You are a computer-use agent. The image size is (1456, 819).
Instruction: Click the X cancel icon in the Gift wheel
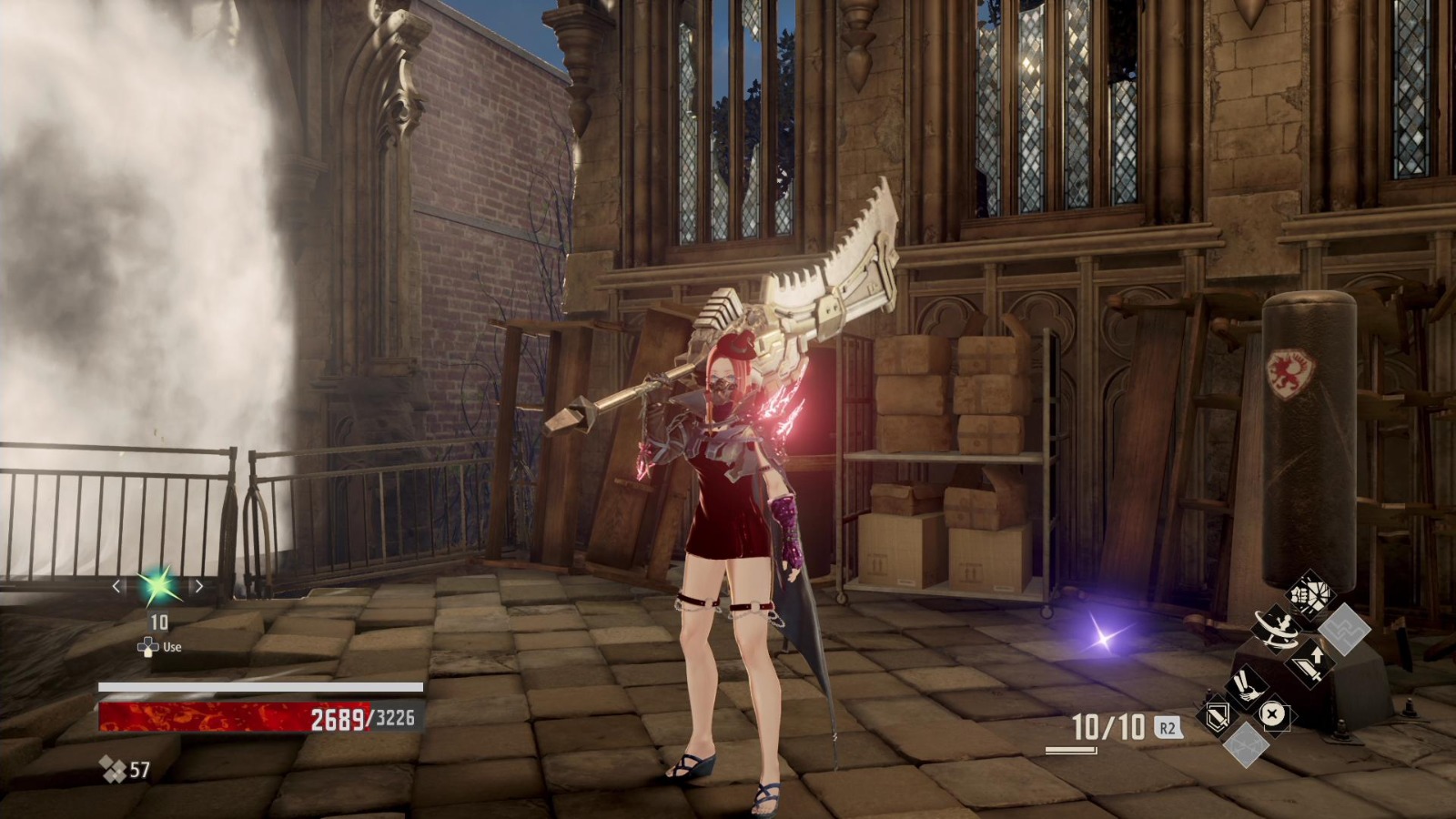tap(1273, 713)
